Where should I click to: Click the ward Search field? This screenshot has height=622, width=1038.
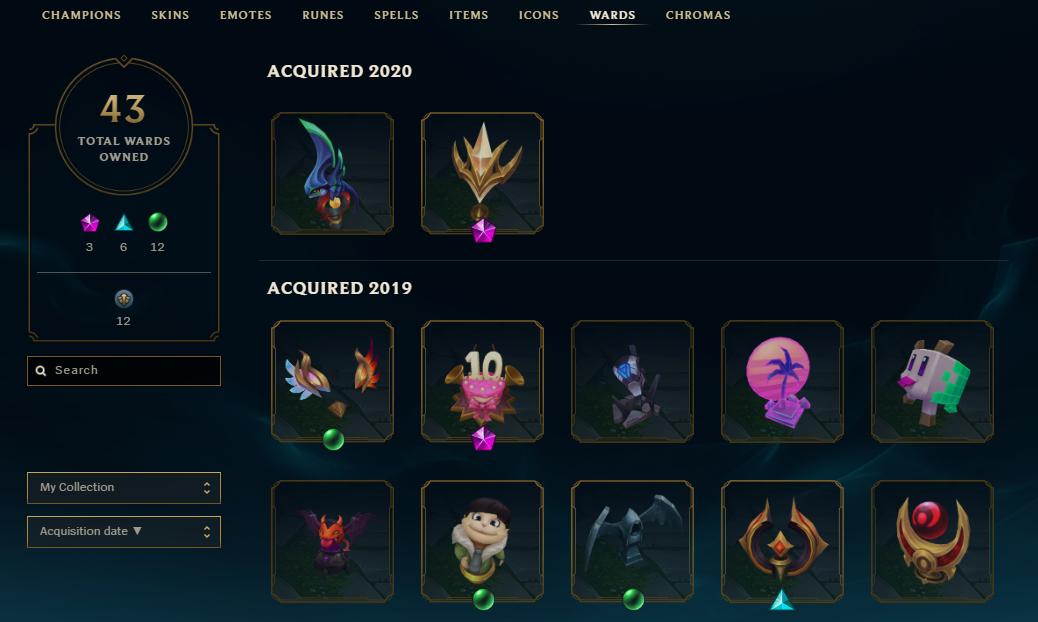[x=124, y=370]
